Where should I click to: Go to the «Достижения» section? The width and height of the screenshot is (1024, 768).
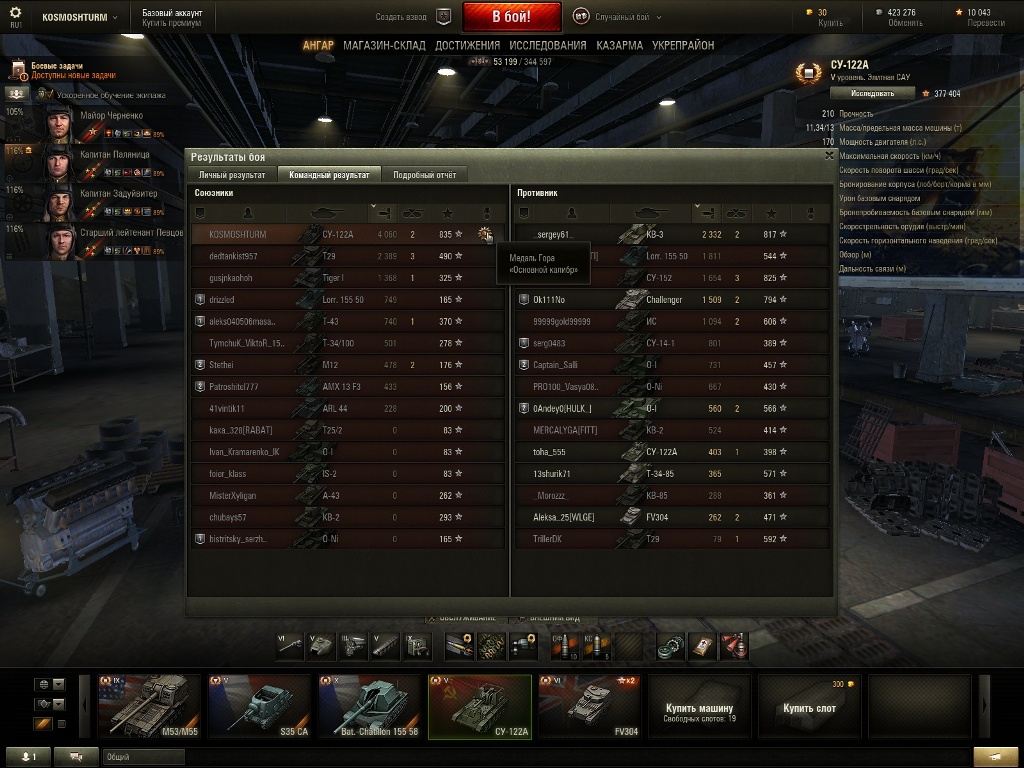[467, 45]
